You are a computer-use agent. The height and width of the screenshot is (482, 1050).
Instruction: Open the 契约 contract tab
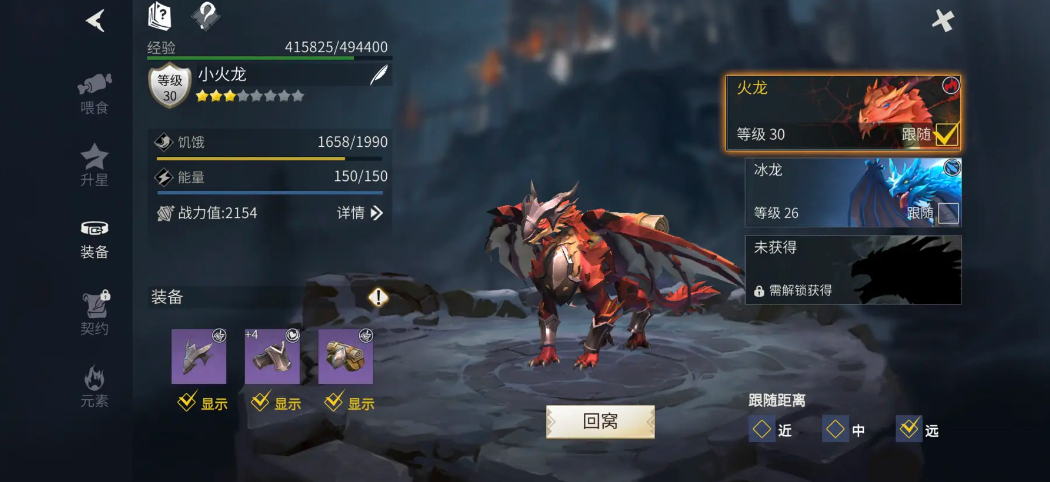tap(94, 311)
